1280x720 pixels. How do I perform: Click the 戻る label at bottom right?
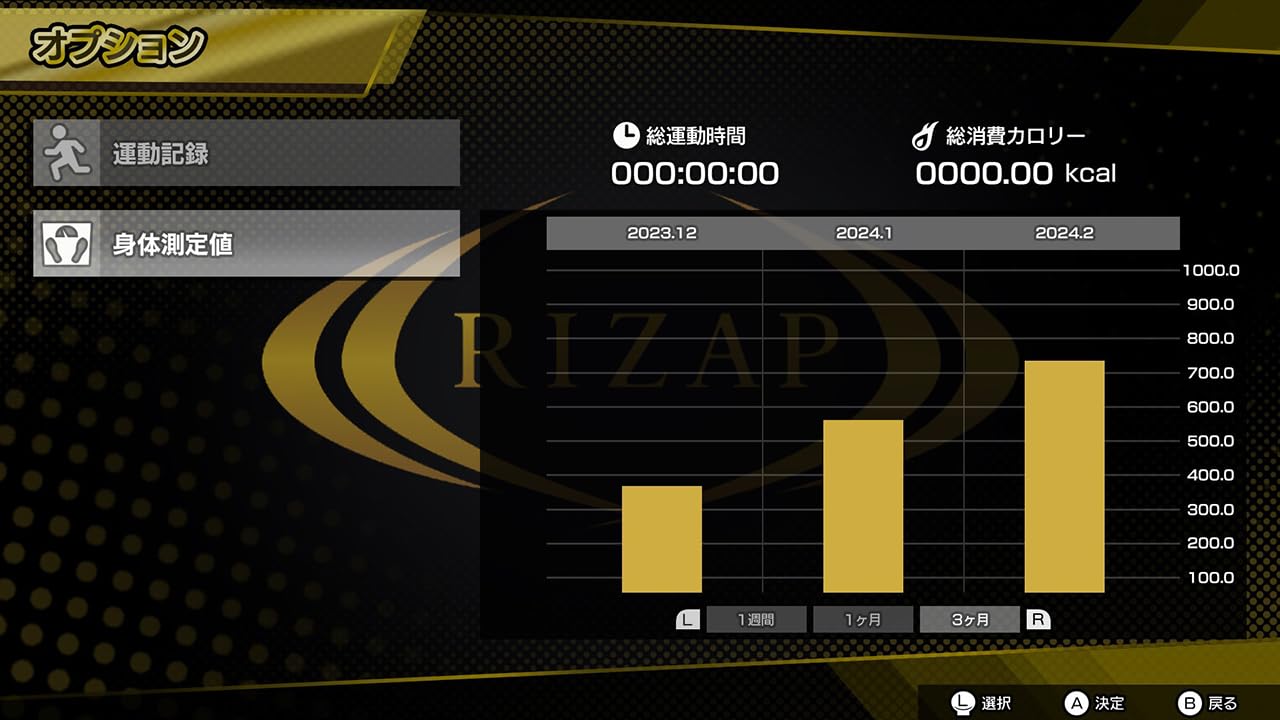point(1225,703)
